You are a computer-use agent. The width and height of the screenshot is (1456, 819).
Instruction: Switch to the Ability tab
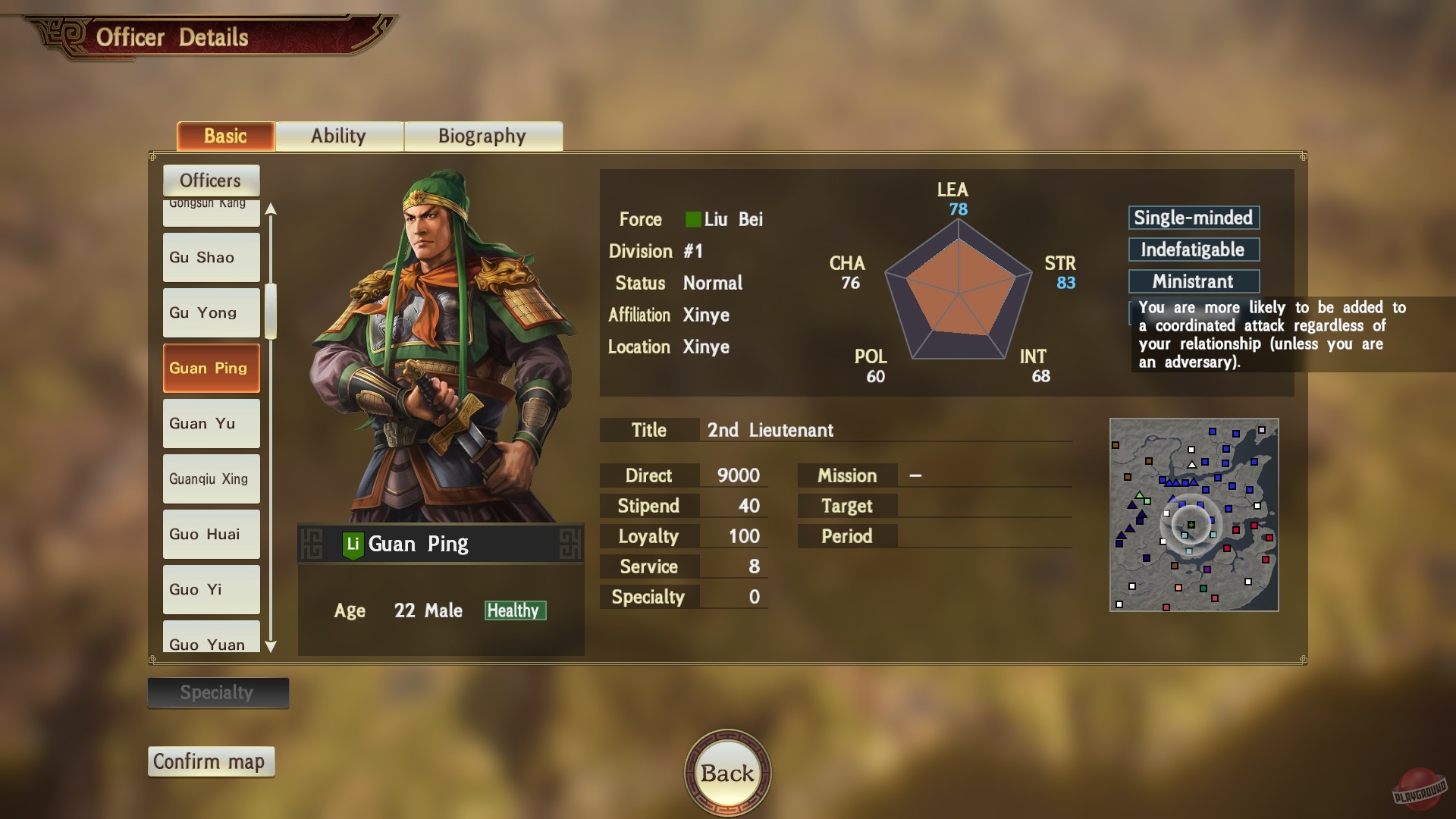[339, 136]
